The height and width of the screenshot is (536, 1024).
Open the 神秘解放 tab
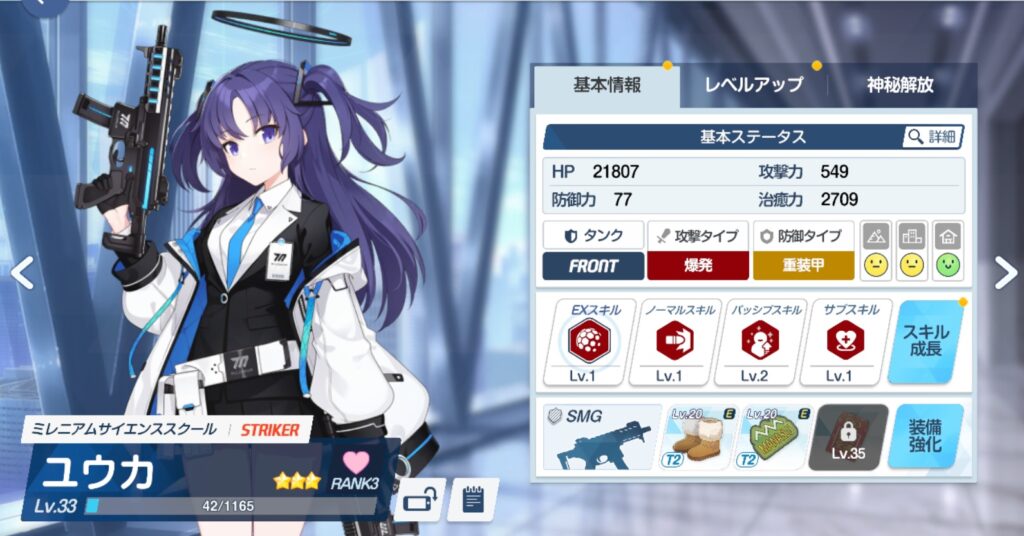tap(900, 85)
